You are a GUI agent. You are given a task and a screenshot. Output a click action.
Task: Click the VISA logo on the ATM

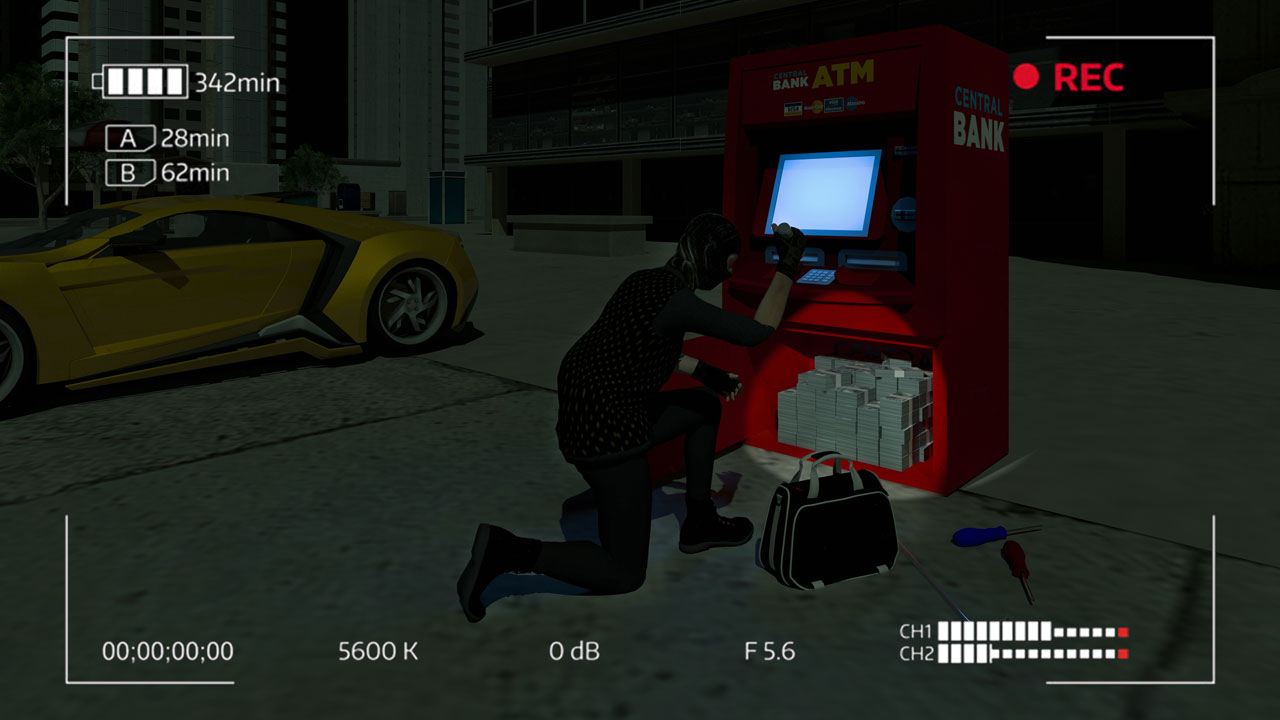point(793,108)
